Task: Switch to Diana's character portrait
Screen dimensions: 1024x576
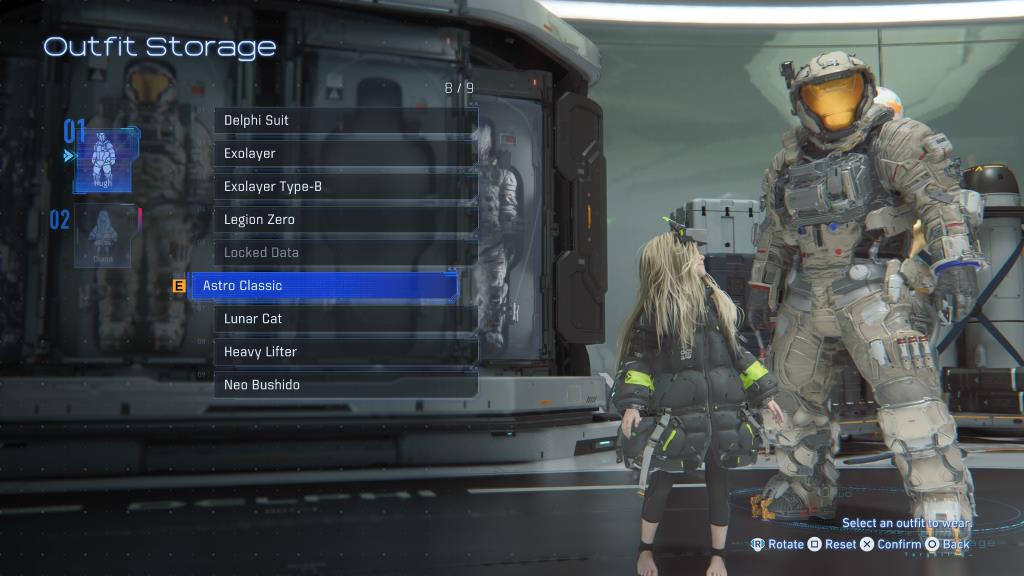Action: [103, 236]
